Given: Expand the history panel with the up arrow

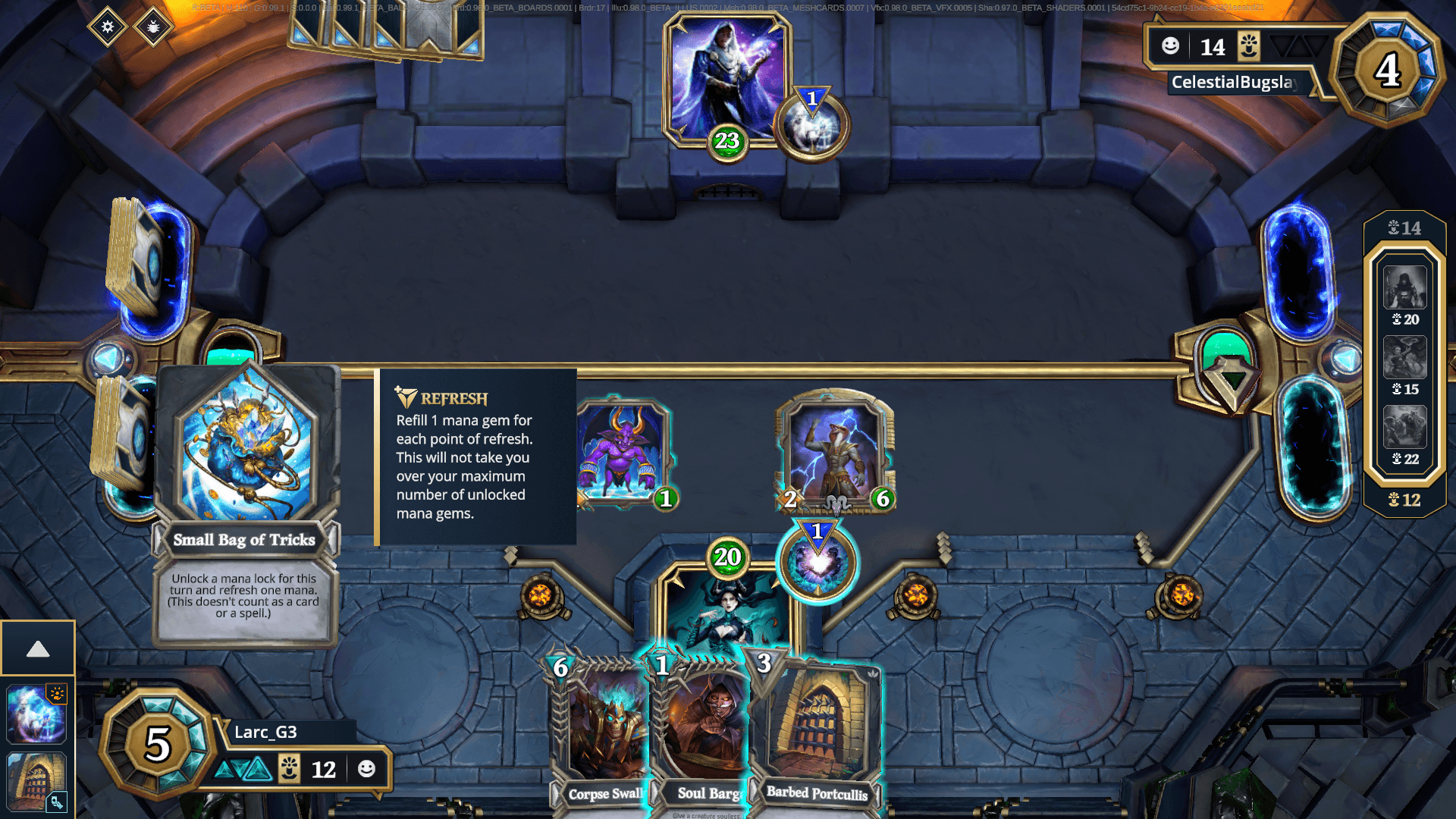Looking at the screenshot, I should click(x=38, y=648).
